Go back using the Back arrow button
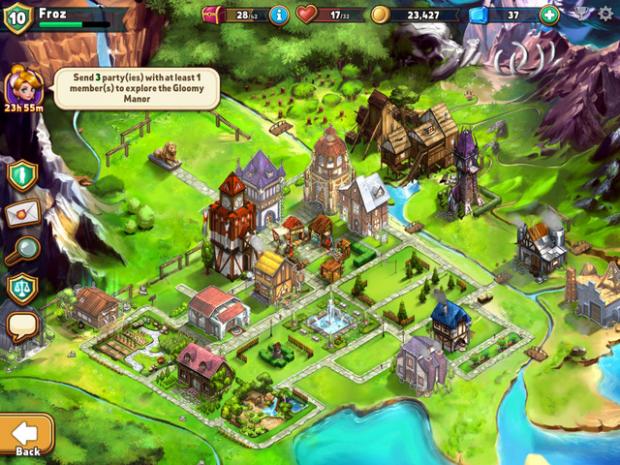620x465 pixels. click(x=25, y=435)
